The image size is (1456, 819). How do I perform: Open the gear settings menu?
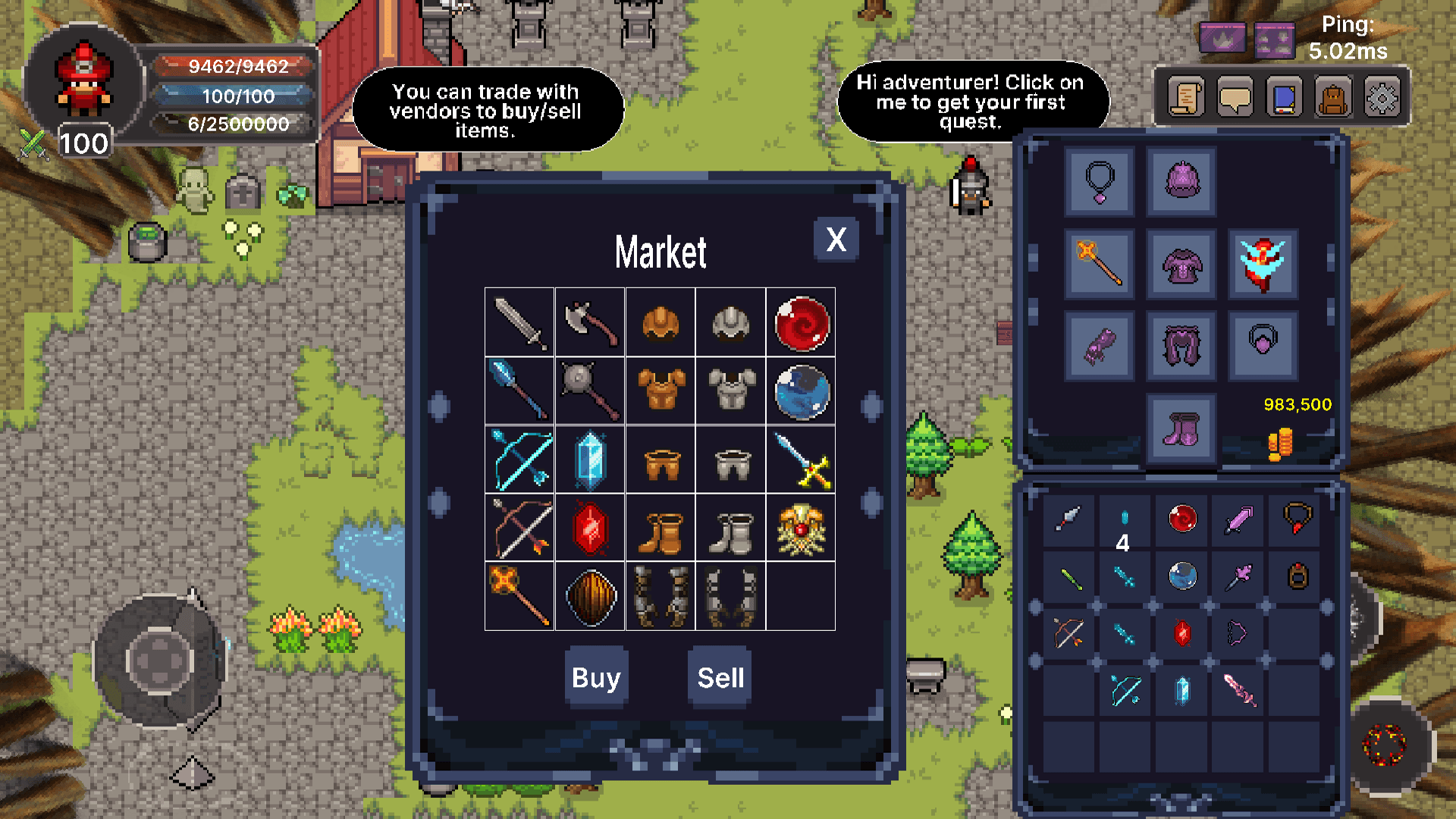coord(1382,98)
